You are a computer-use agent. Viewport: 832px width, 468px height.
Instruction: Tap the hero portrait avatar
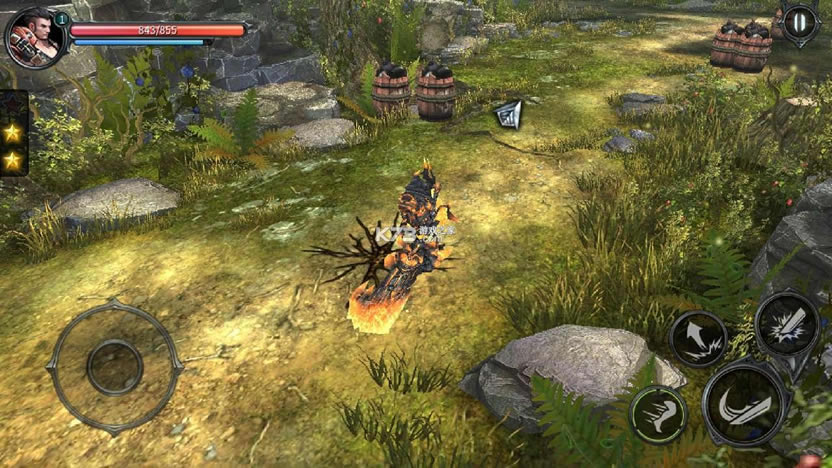(x=34, y=37)
